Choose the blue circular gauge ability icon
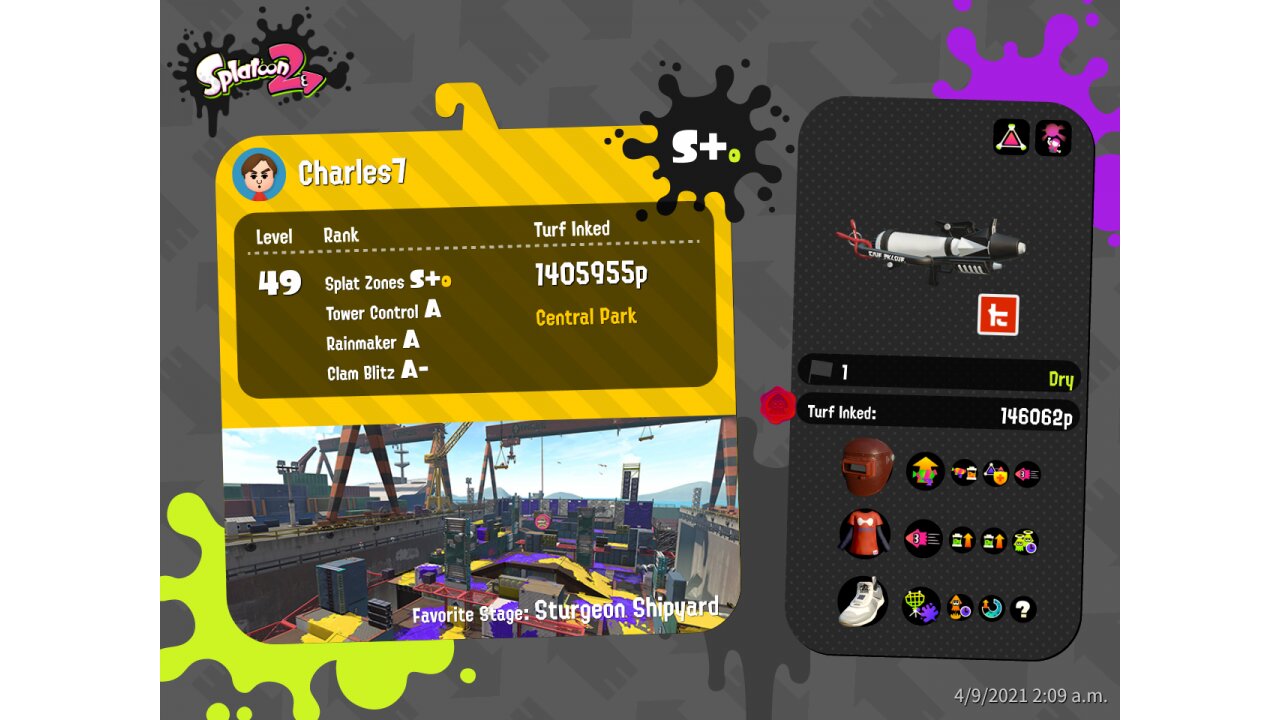 point(991,608)
